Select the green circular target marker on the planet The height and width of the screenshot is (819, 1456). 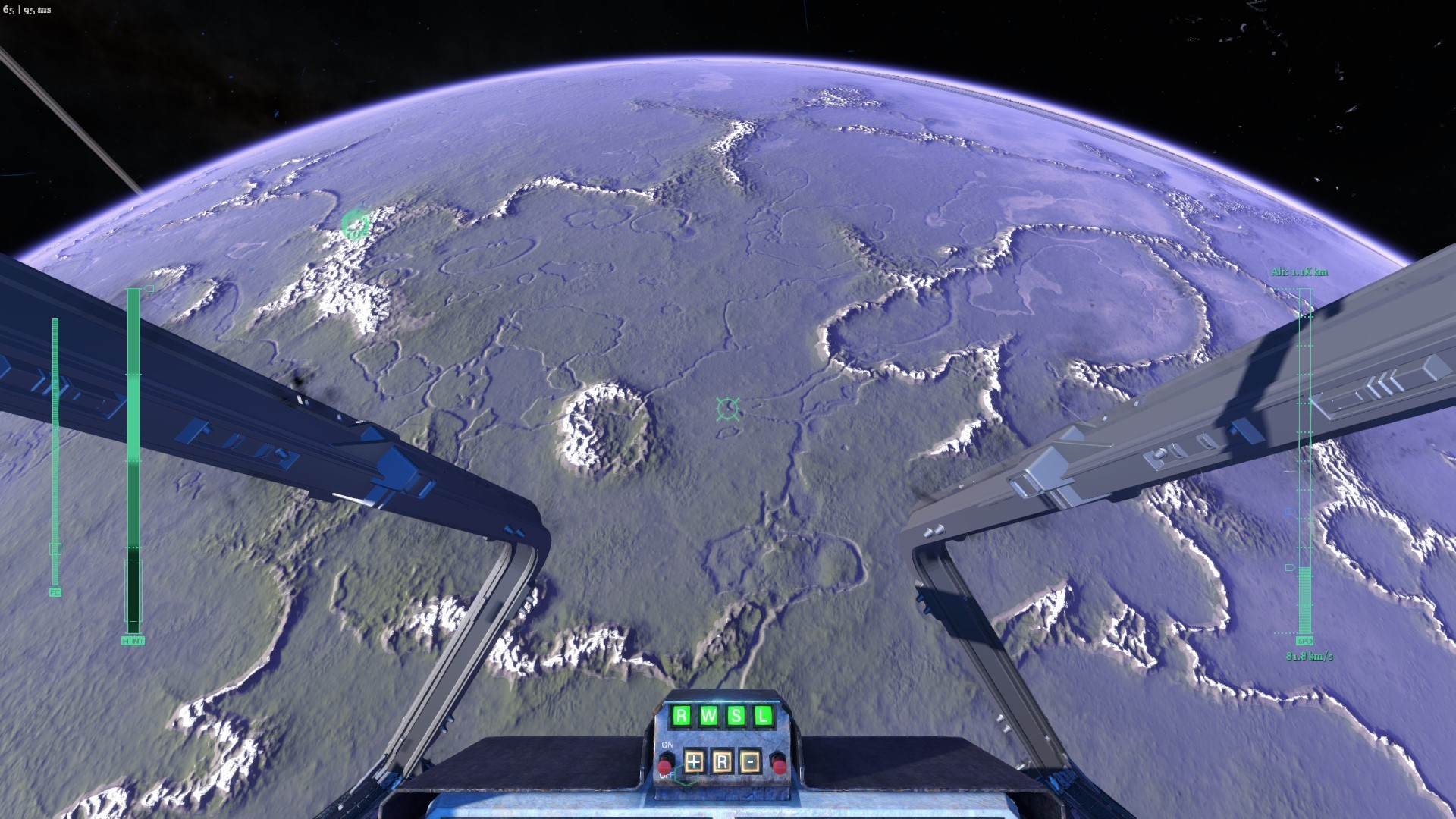tap(355, 224)
